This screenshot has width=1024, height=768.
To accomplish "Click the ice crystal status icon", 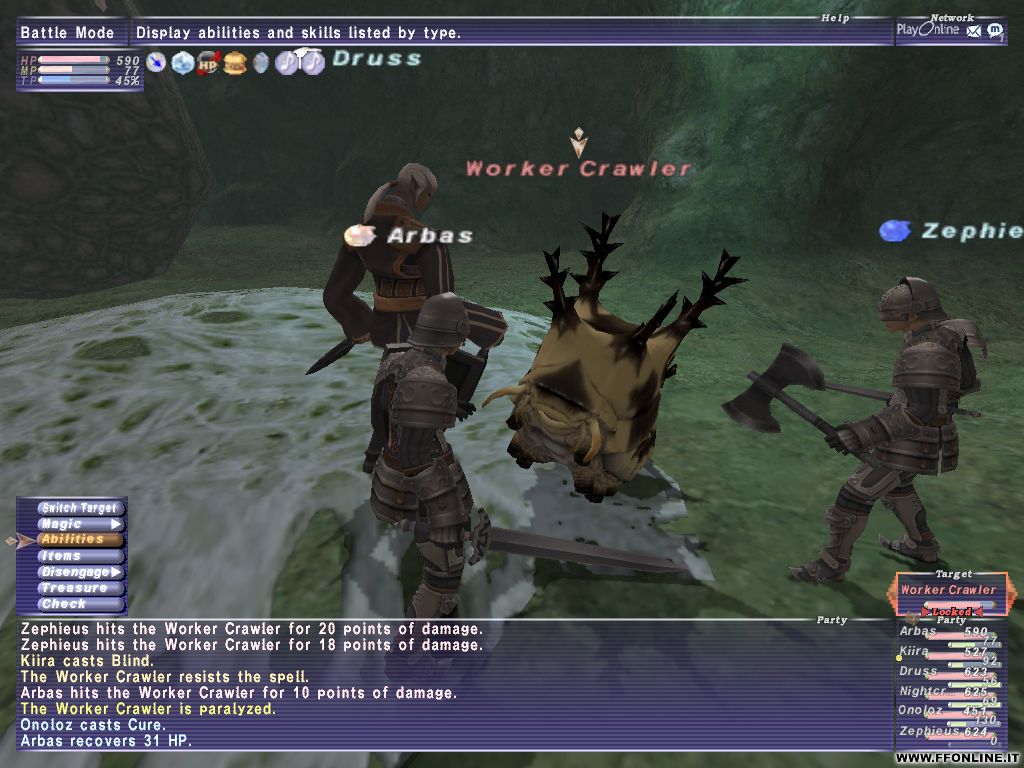I will [183, 63].
